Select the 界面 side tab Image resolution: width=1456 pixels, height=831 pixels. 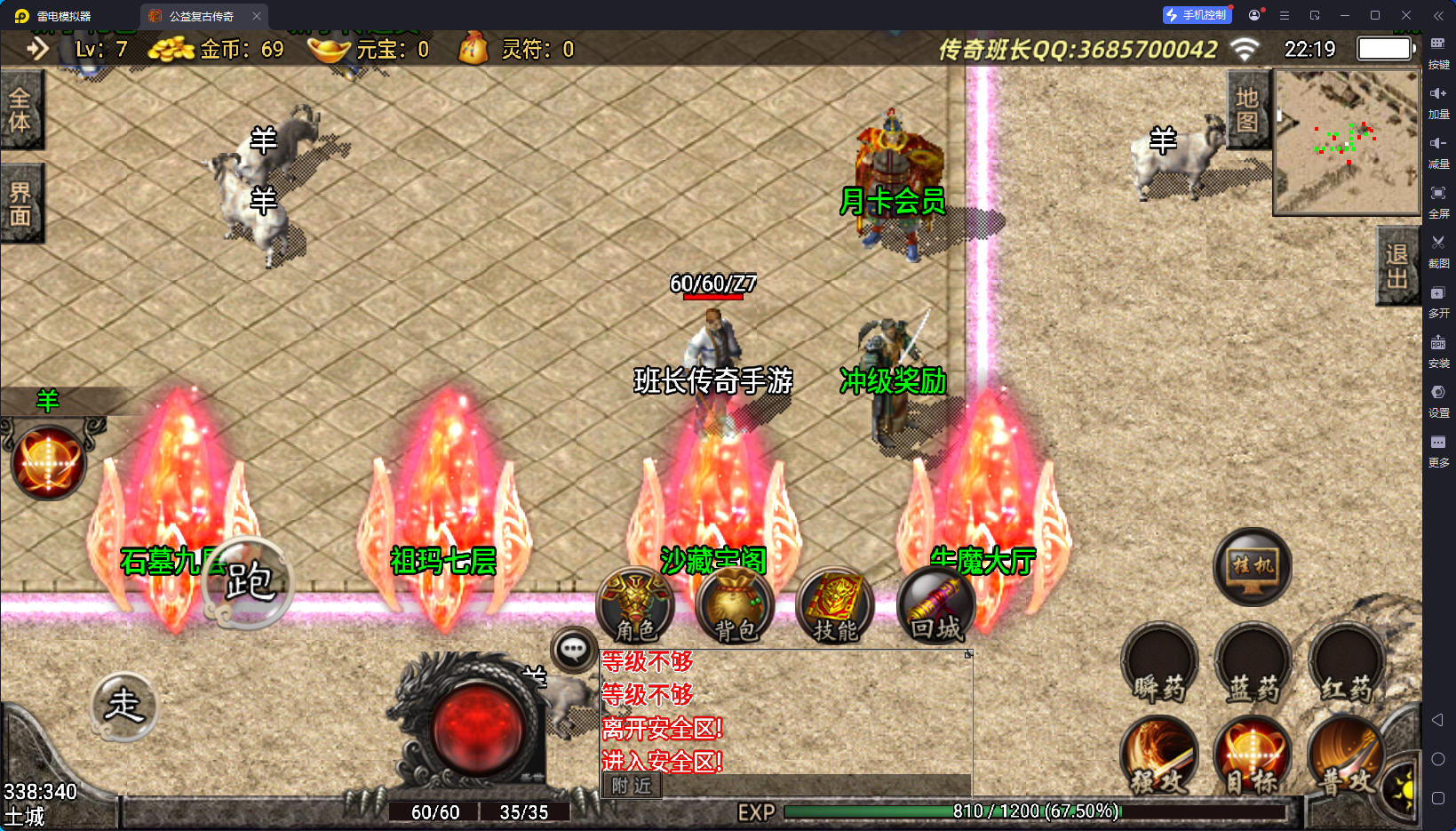[20, 204]
